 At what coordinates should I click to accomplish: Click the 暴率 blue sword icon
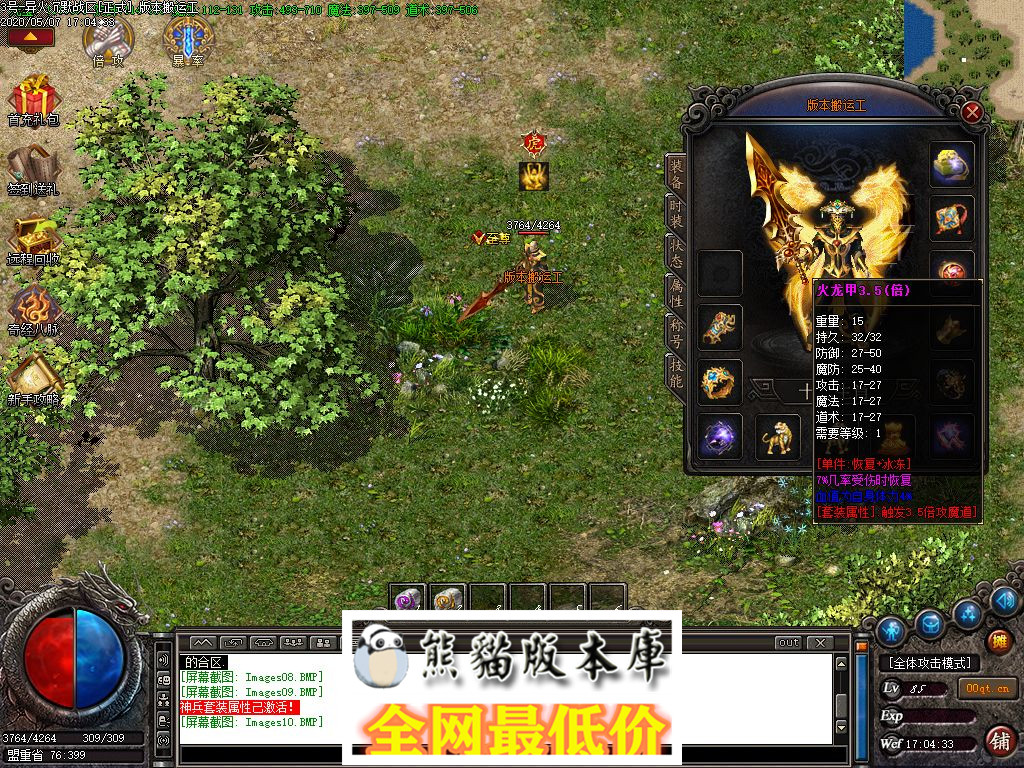coord(187,42)
